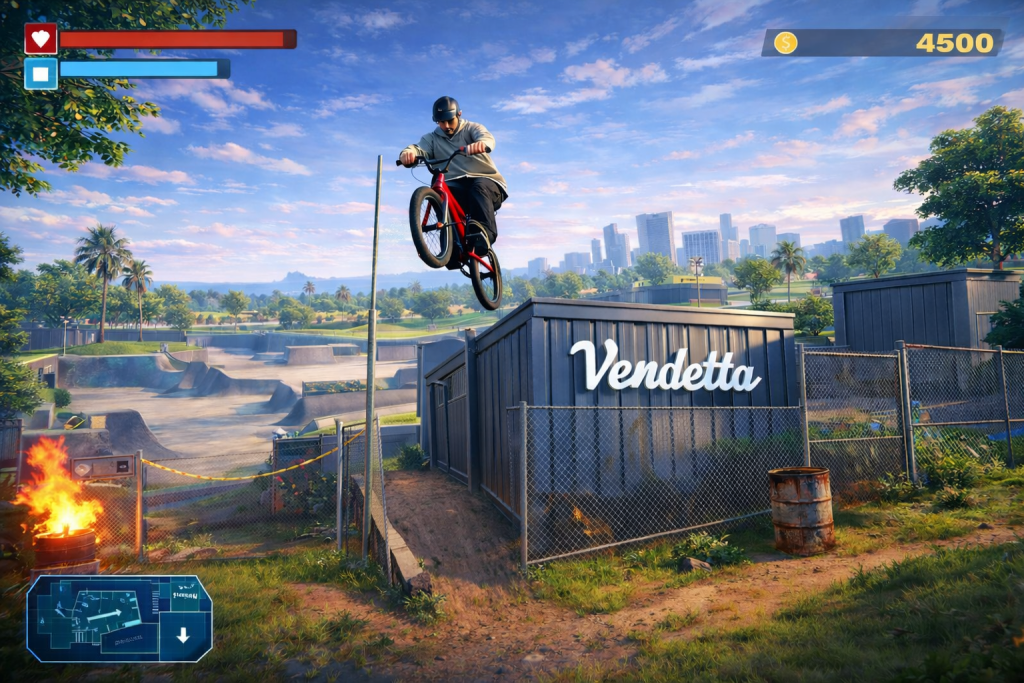Click the red heart health icon

[41, 39]
